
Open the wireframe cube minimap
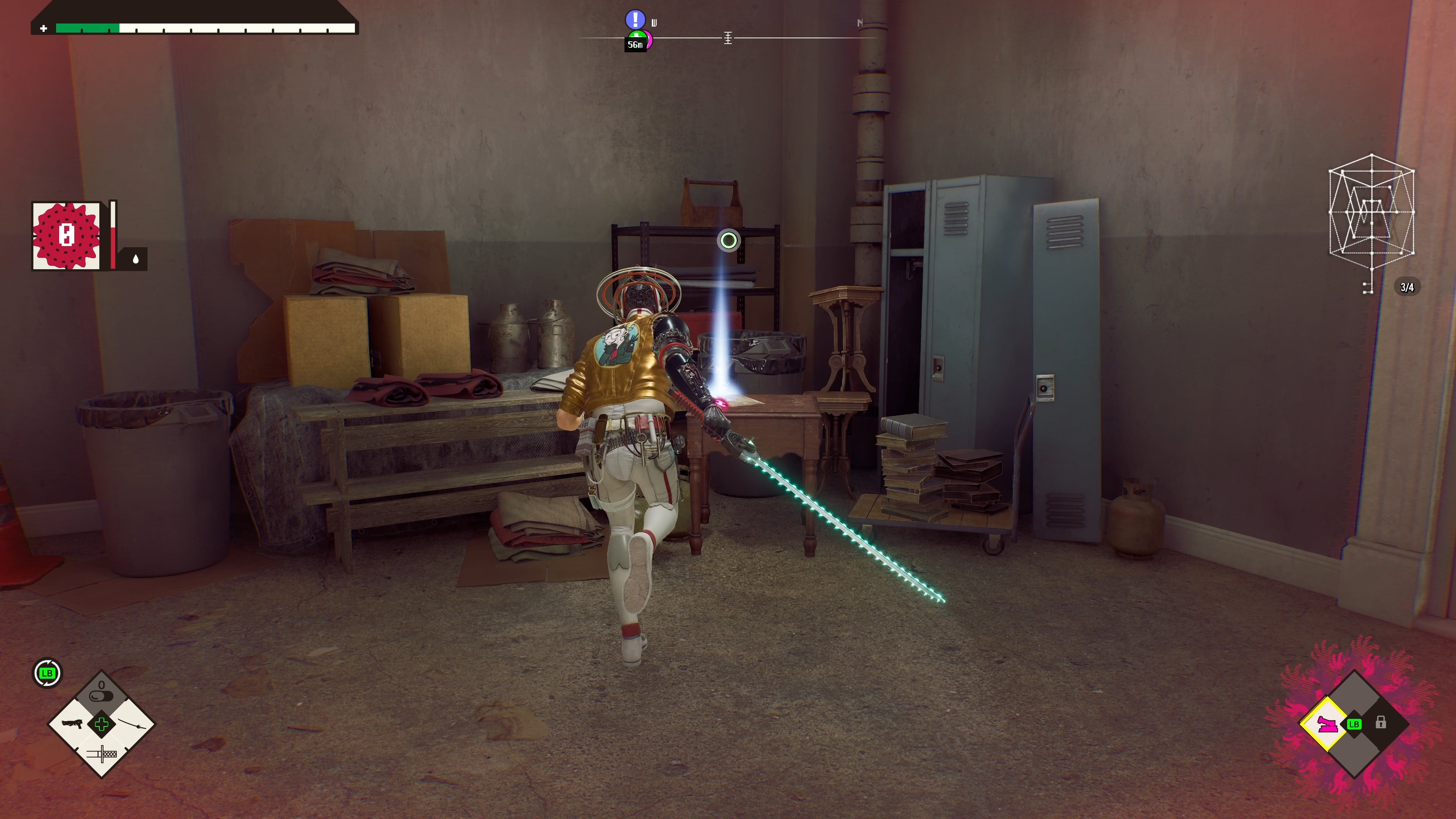click(1371, 212)
